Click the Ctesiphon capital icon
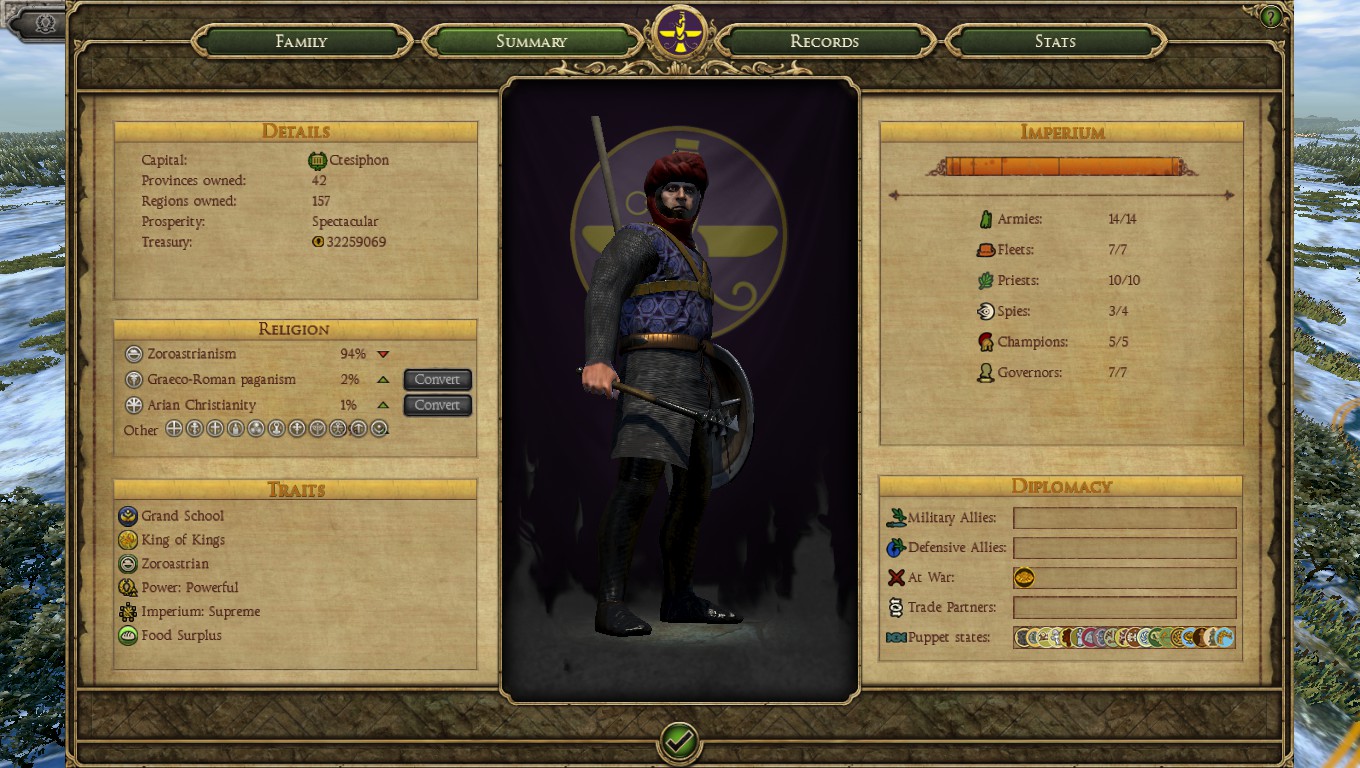 (318, 160)
